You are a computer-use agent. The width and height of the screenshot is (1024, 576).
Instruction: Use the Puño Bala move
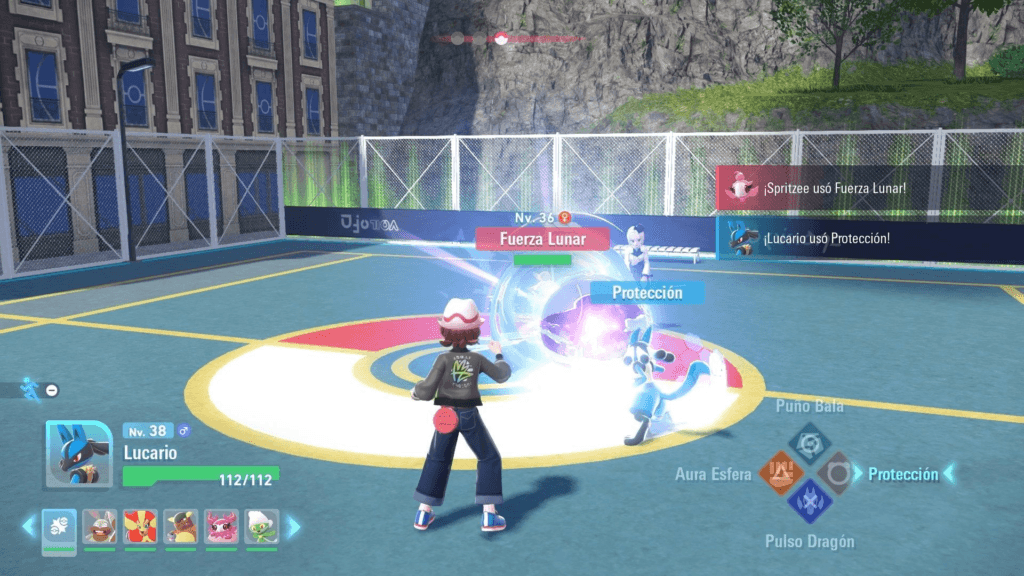(x=808, y=442)
